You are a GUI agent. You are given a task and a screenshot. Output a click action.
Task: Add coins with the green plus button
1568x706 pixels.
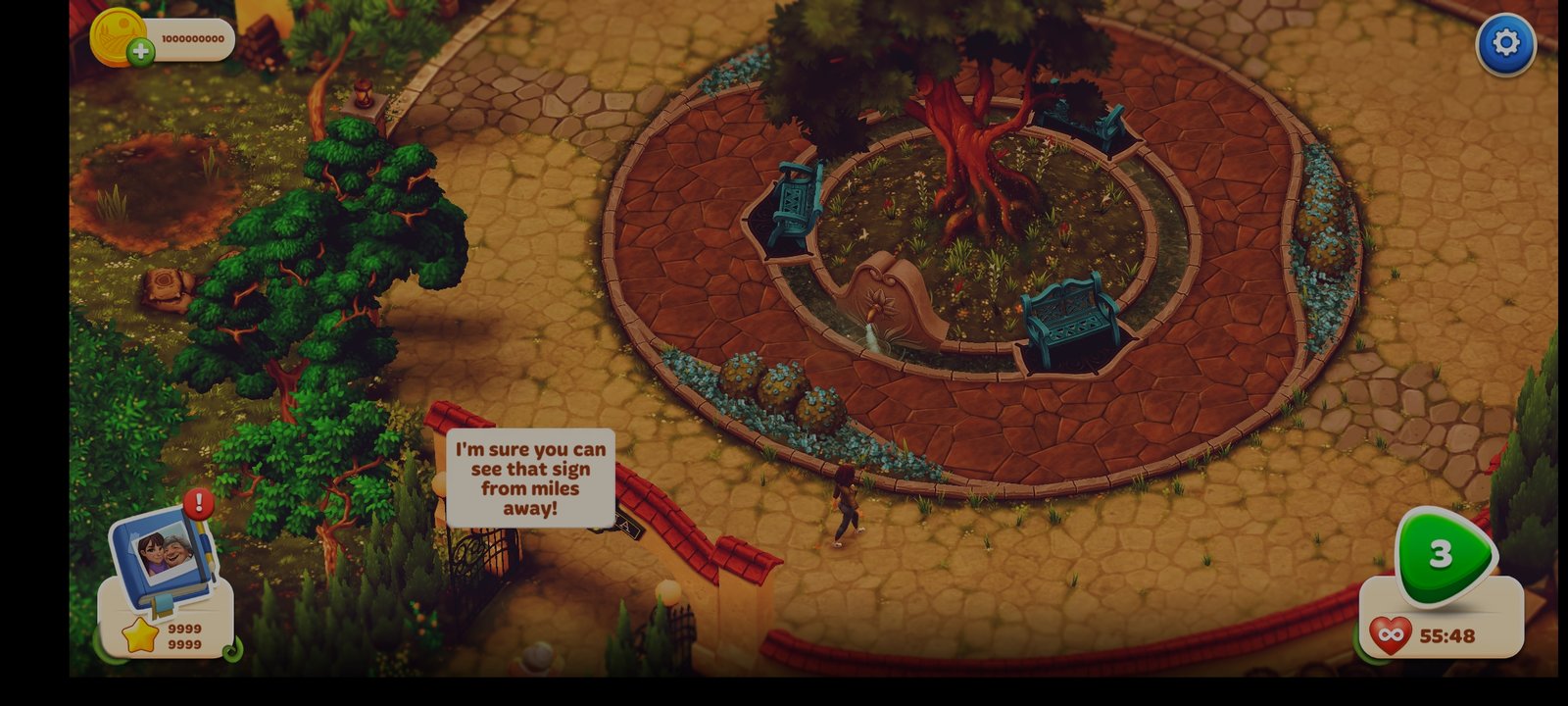click(x=141, y=52)
